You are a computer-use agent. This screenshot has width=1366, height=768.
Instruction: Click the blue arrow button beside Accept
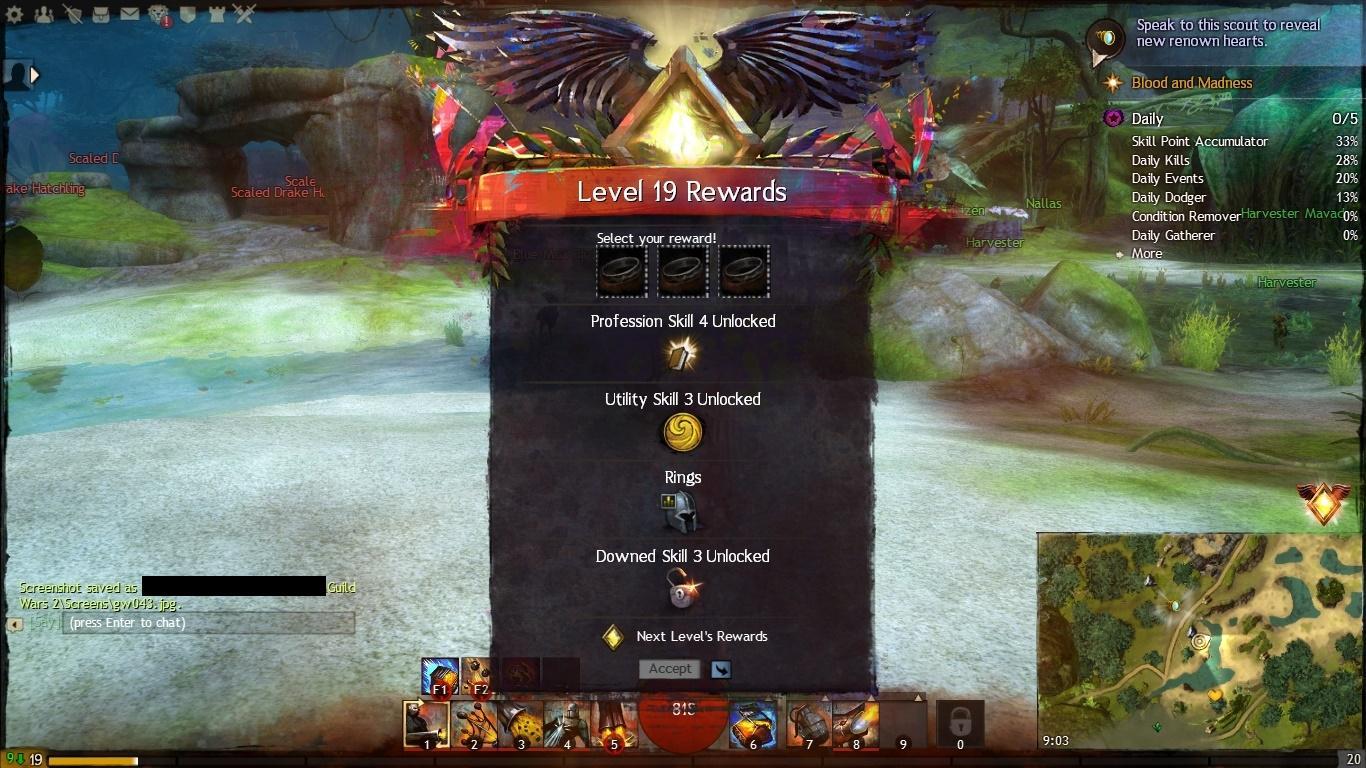720,669
